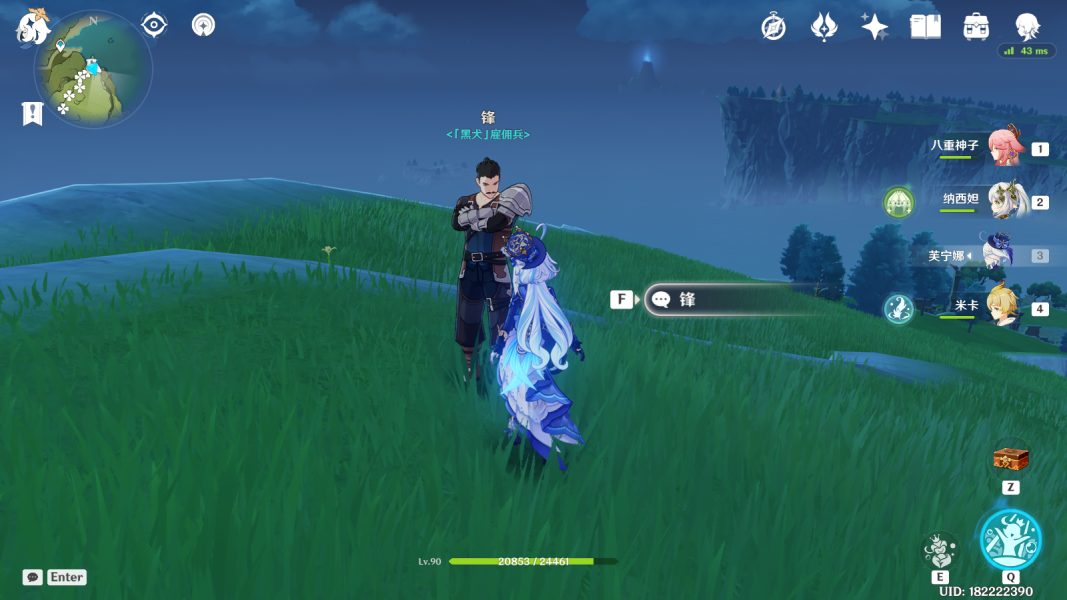The width and height of the screenshot is (1067, 600).
Task: Open the quest log bookmark icon
Action: tap(32, 114)
